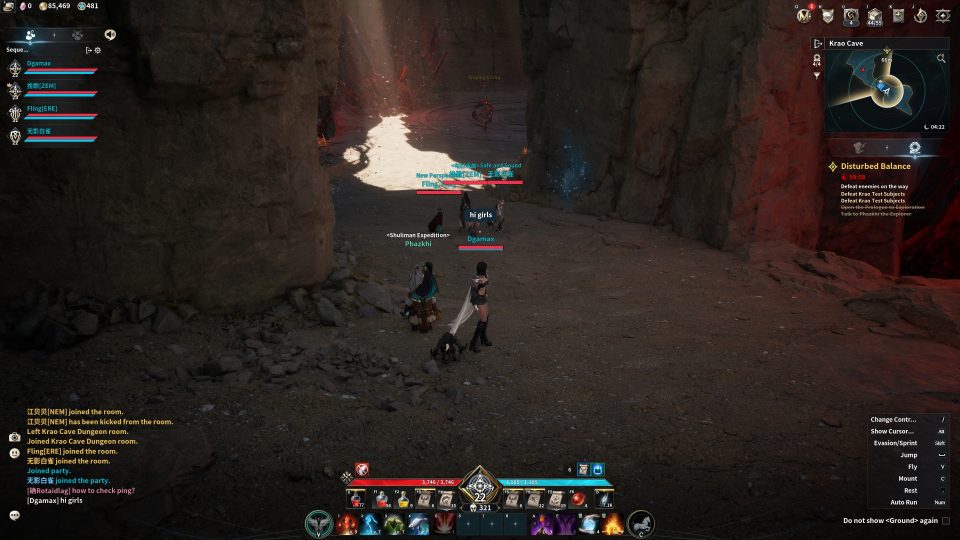Leave dungeon via exit icon beside Krao Cave
Screen dimensions: 960x540
818,44
